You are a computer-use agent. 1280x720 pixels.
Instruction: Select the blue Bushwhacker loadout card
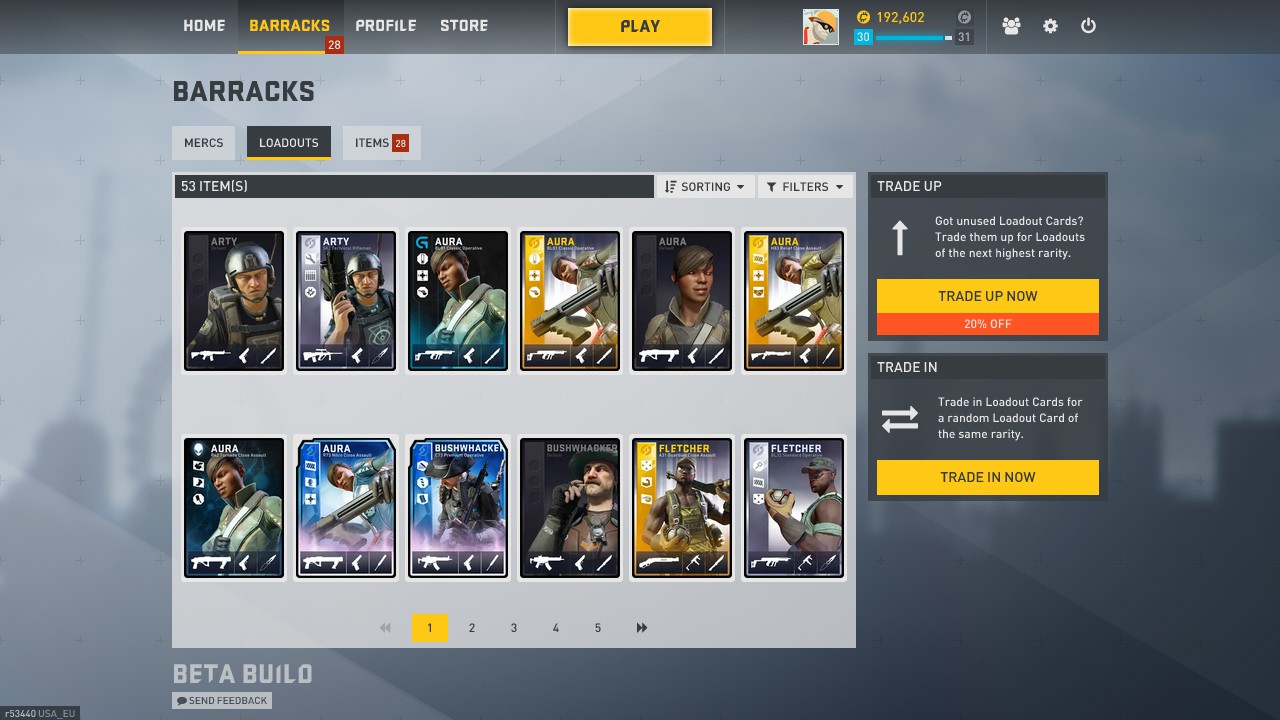pos(458,508)
